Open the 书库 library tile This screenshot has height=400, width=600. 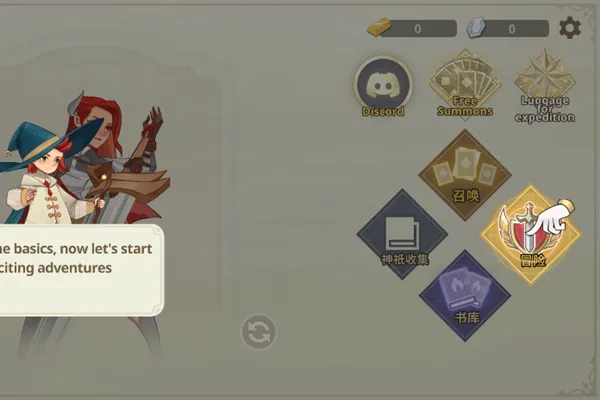pyautogui.click(x=465, y=296)
